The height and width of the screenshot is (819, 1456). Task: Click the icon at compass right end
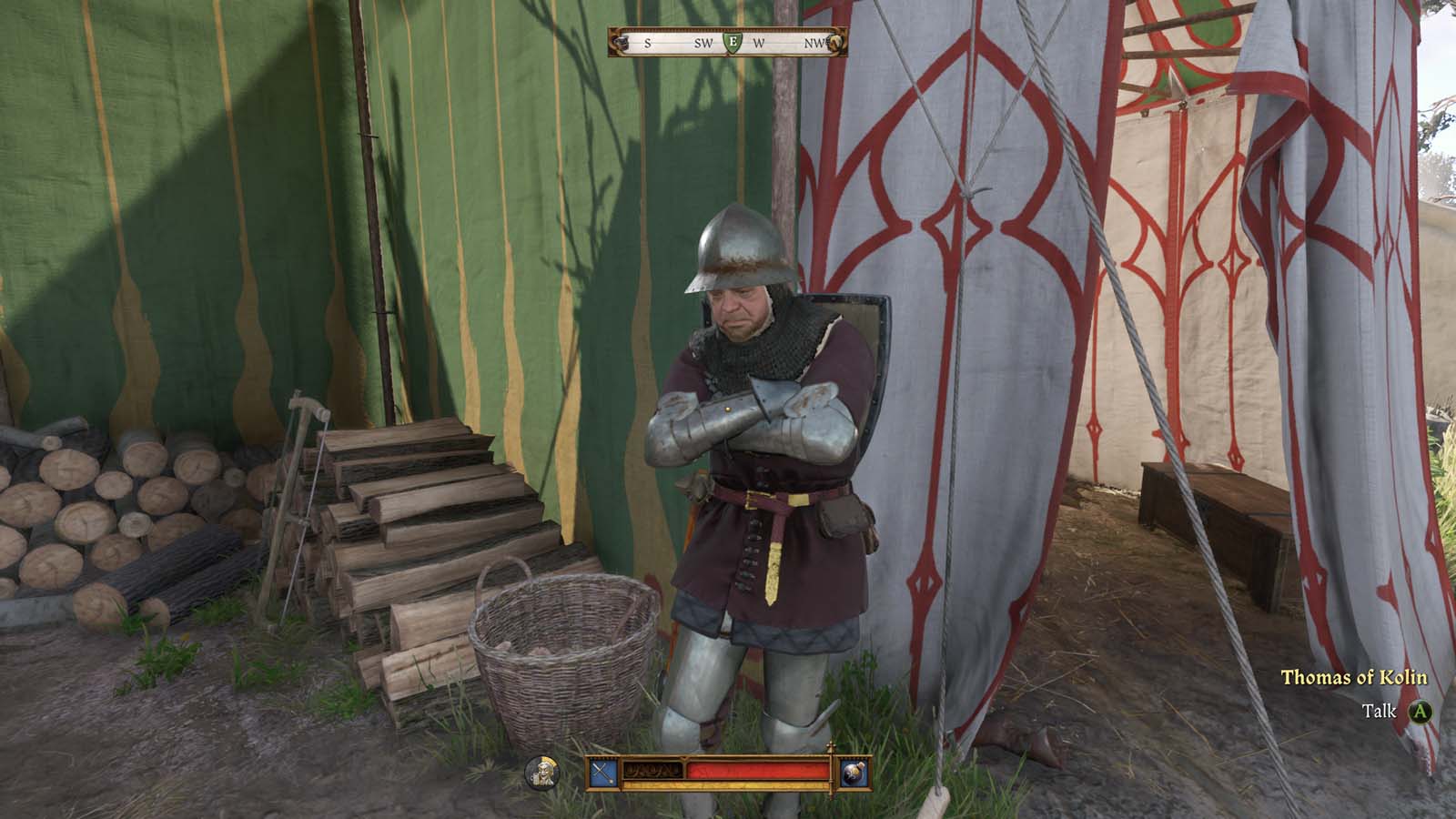pos(834,43)
